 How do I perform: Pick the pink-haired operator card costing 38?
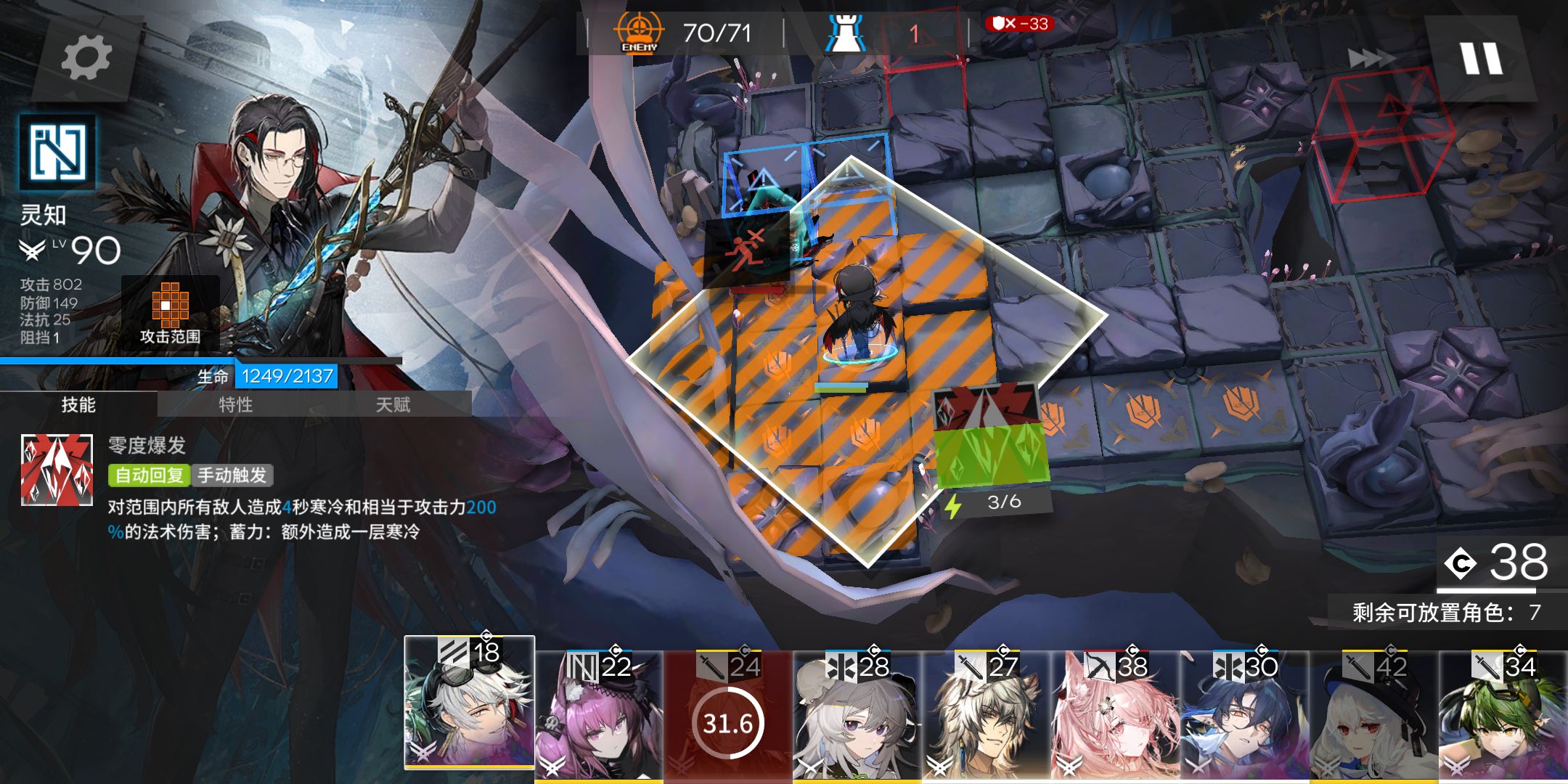pos(1116,715)
